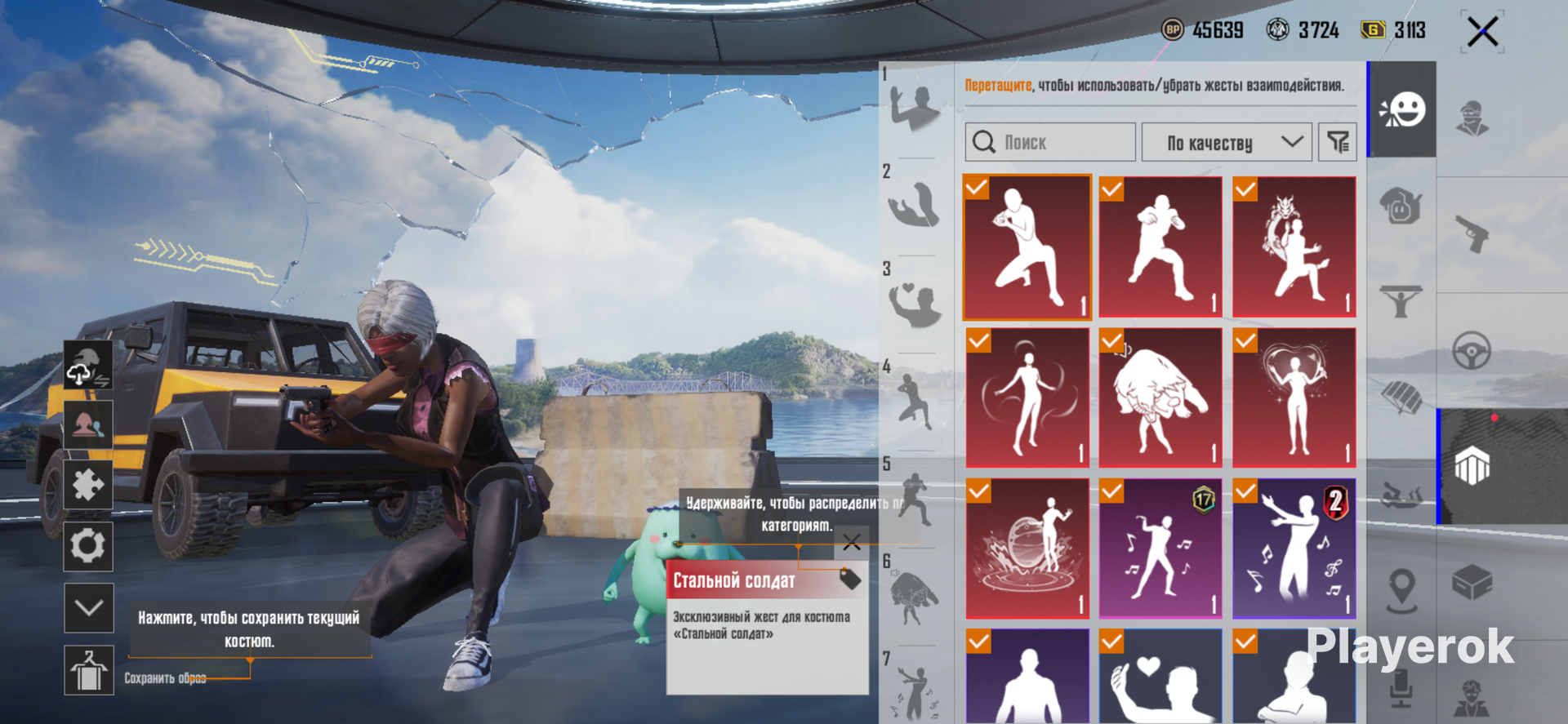Select the emote with the heart outline

pyautogui.click(x=1294, y=398)
